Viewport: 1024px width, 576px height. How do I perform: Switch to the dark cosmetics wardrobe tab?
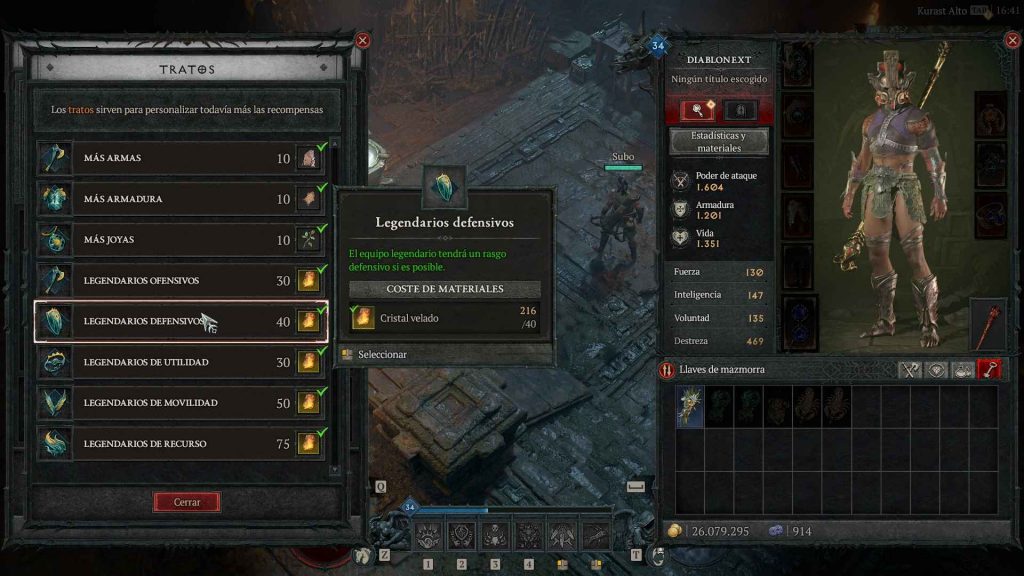click(x=740, y=110)
